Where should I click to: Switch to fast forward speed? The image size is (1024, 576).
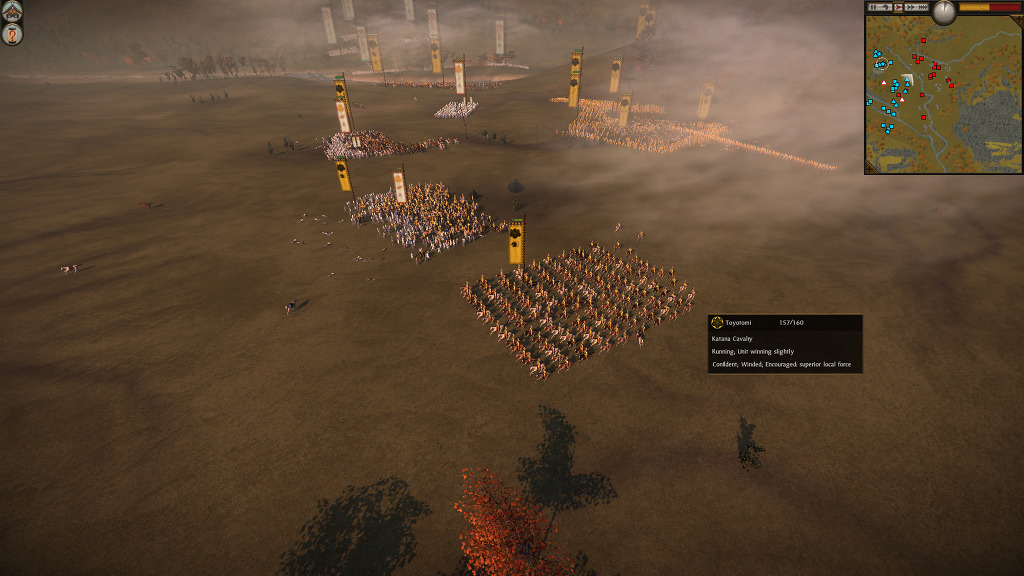click(x=910, y=7)
